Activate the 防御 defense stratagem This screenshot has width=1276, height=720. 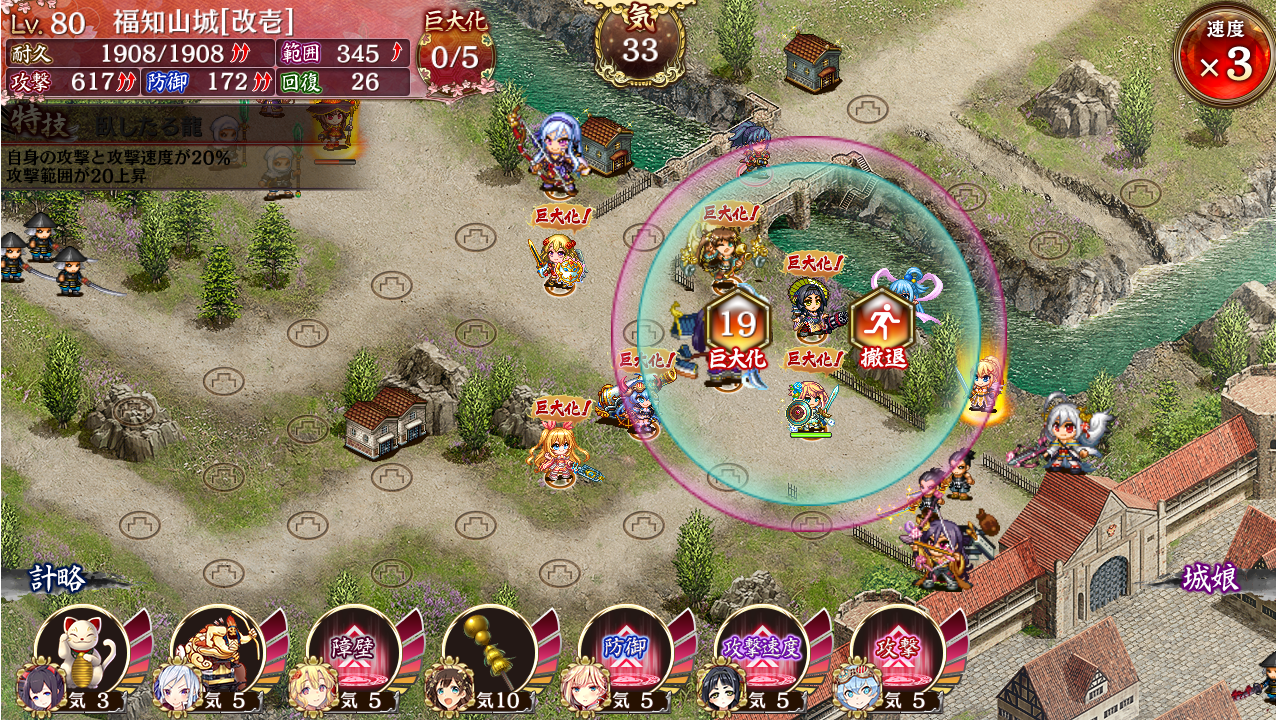coord(626,652)
